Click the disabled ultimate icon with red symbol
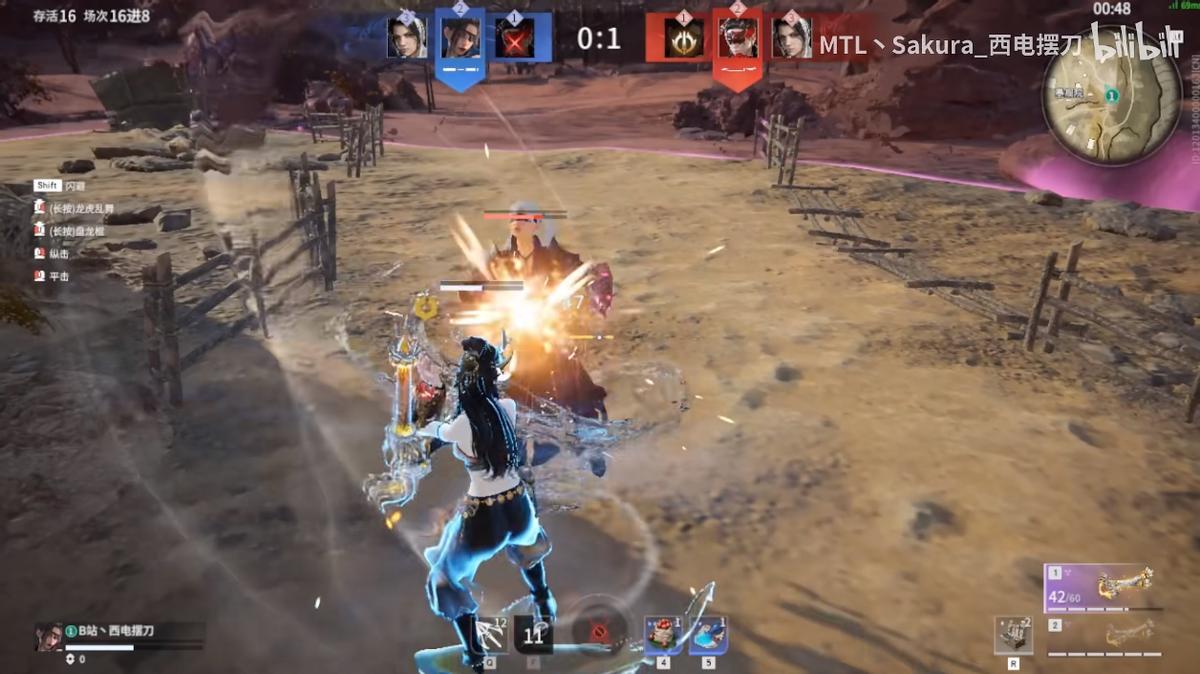 coord(600,632)
